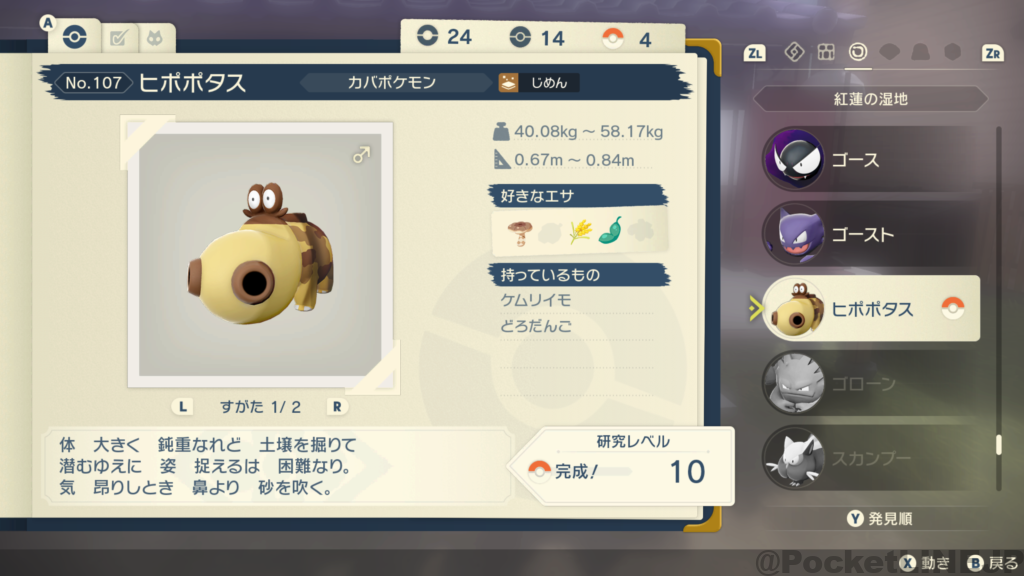Switch to the four-square grid area tab
The height and width of the screenshot is (576, 1024).
[826, 52]
